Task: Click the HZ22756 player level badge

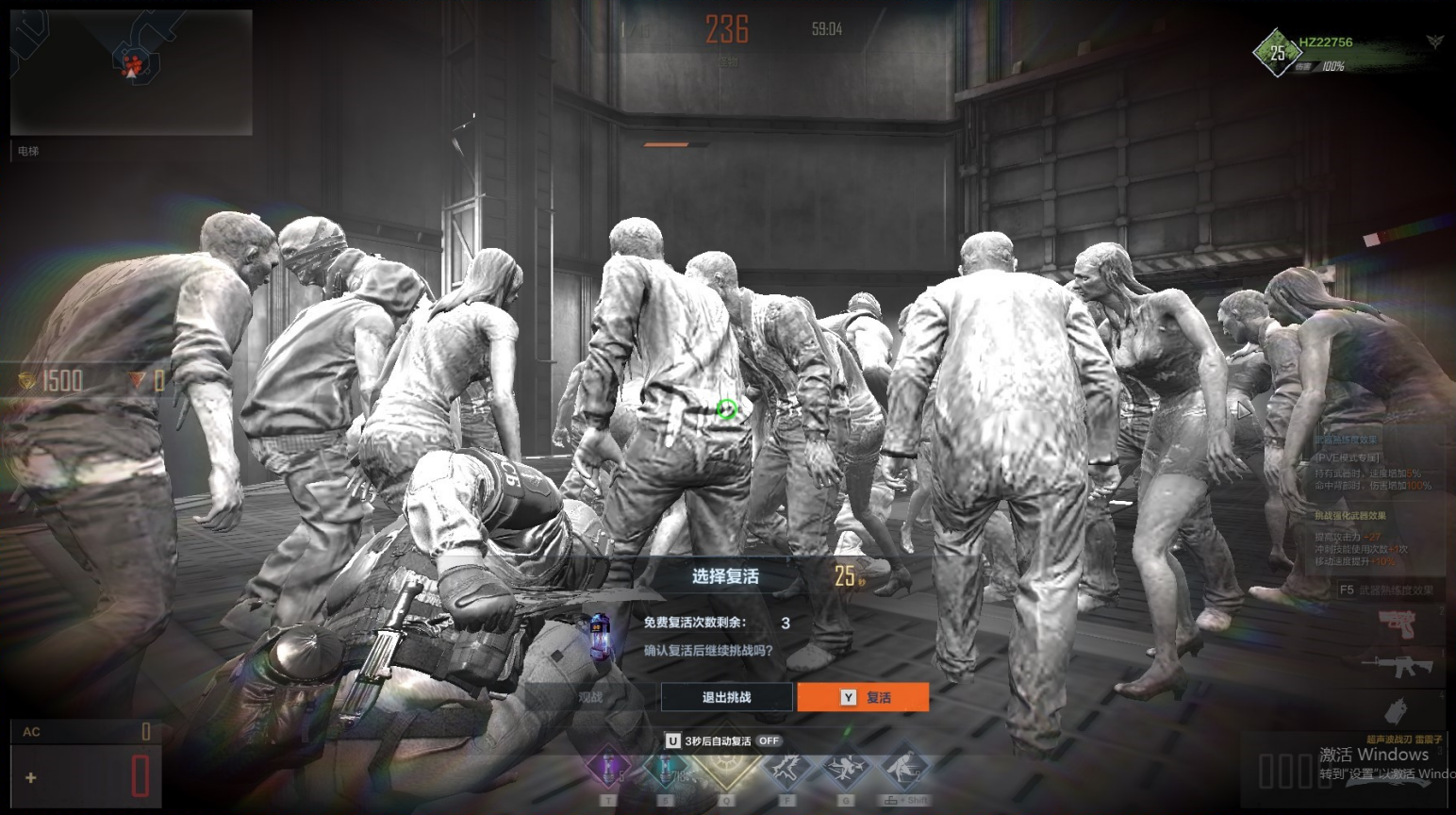Action: [1277, 53]
